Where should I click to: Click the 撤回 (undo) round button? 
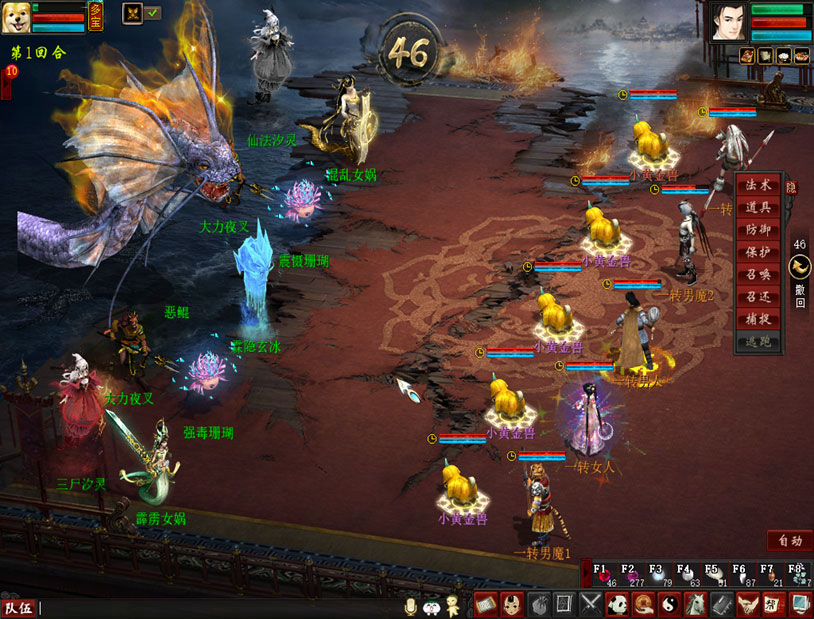(800, 268)
